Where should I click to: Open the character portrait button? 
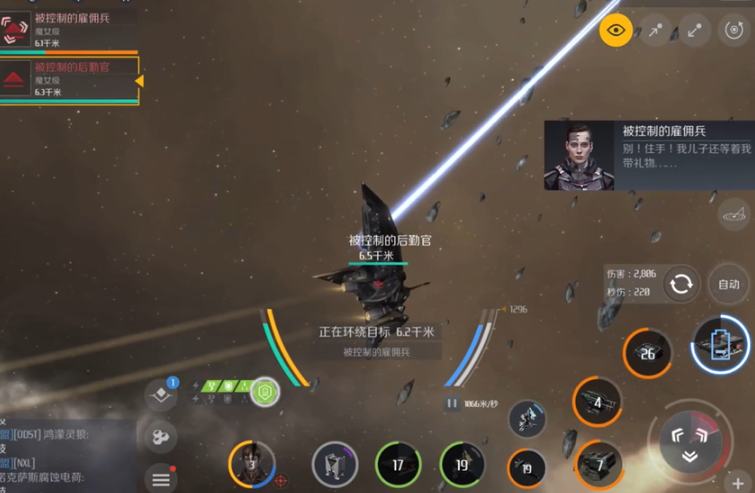point(252,464)
